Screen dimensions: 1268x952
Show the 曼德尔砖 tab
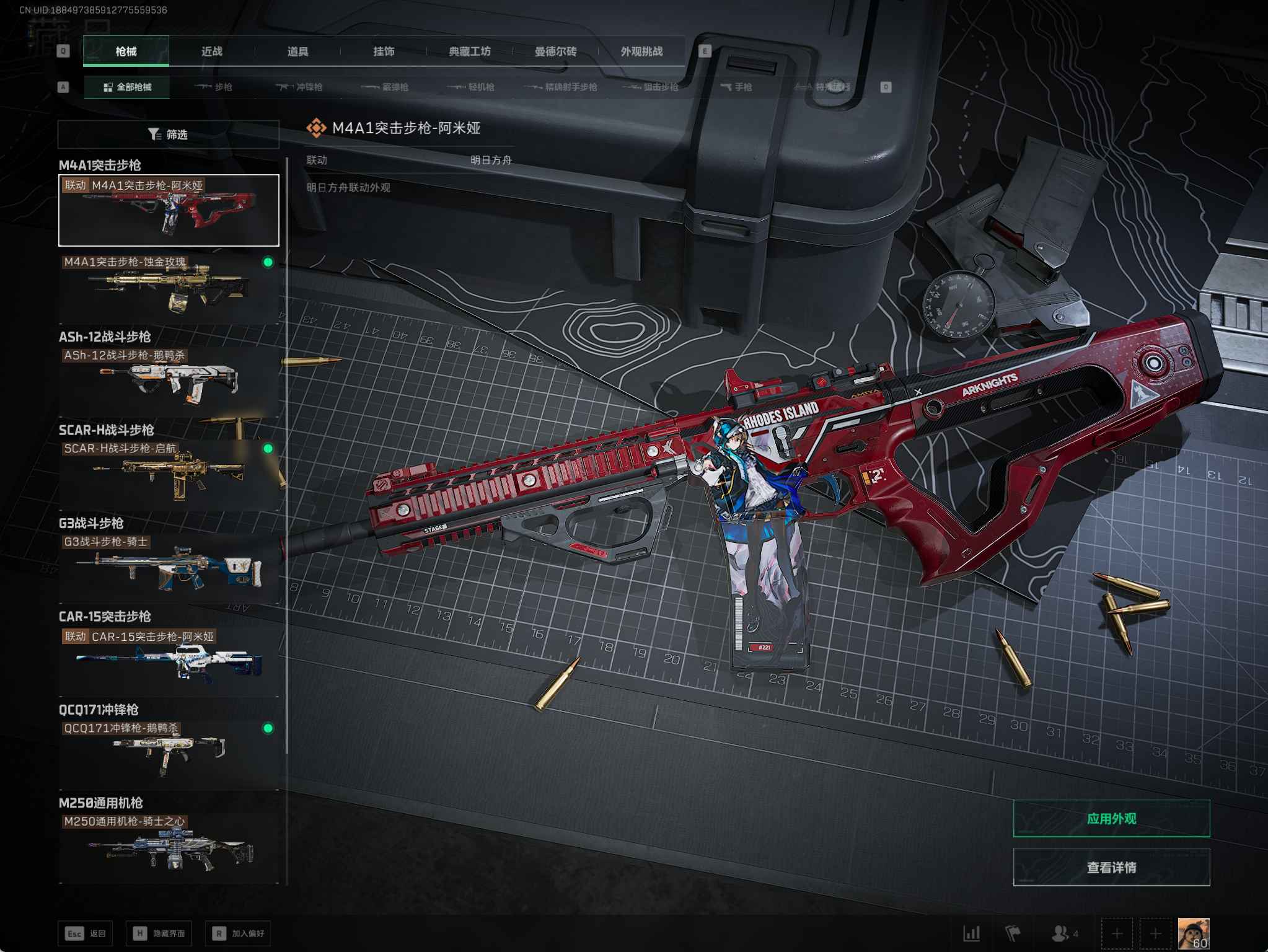point(556,51)
